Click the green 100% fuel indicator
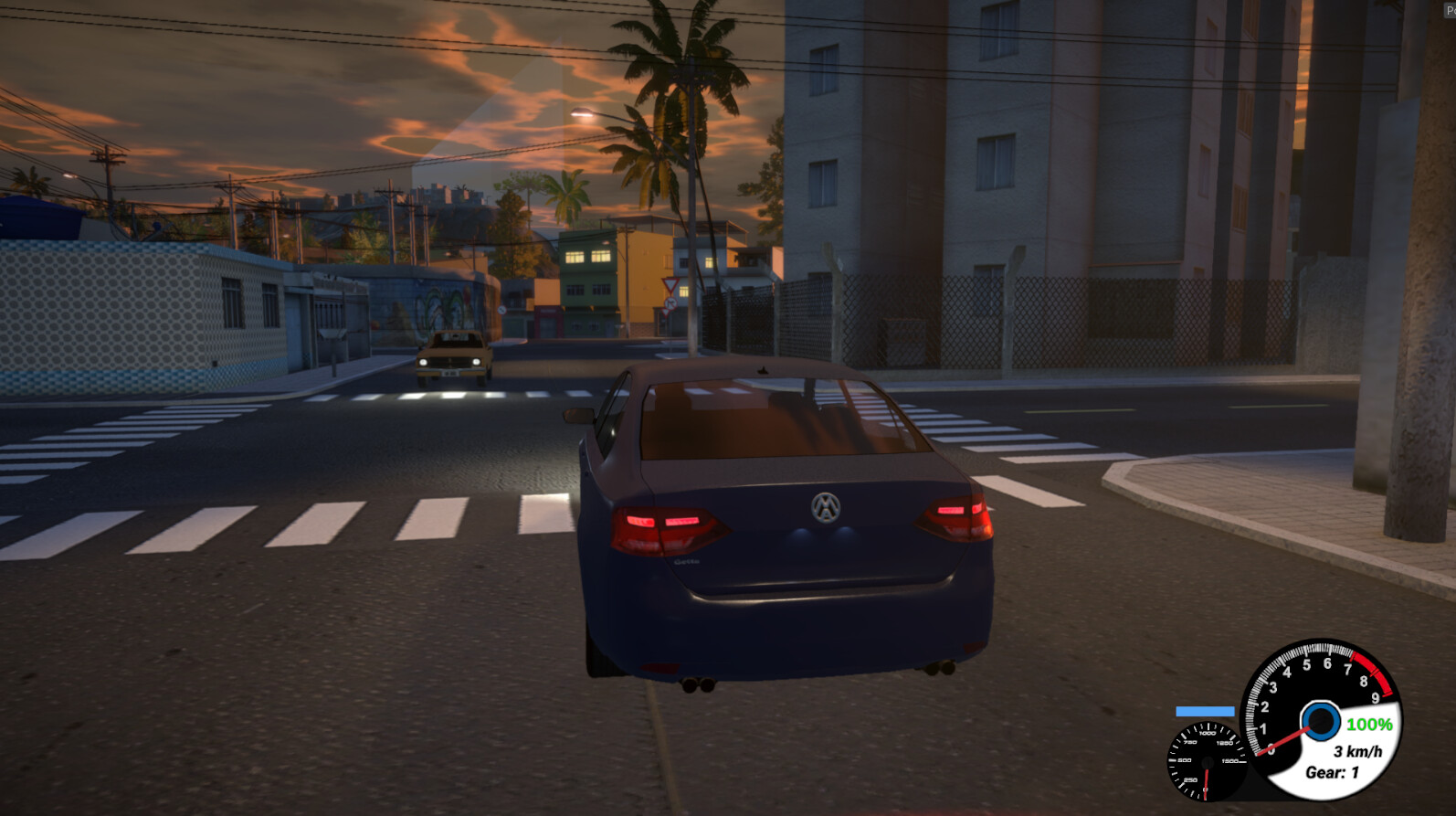This screenshot has height=816, width=1456. click(1369, 725)
